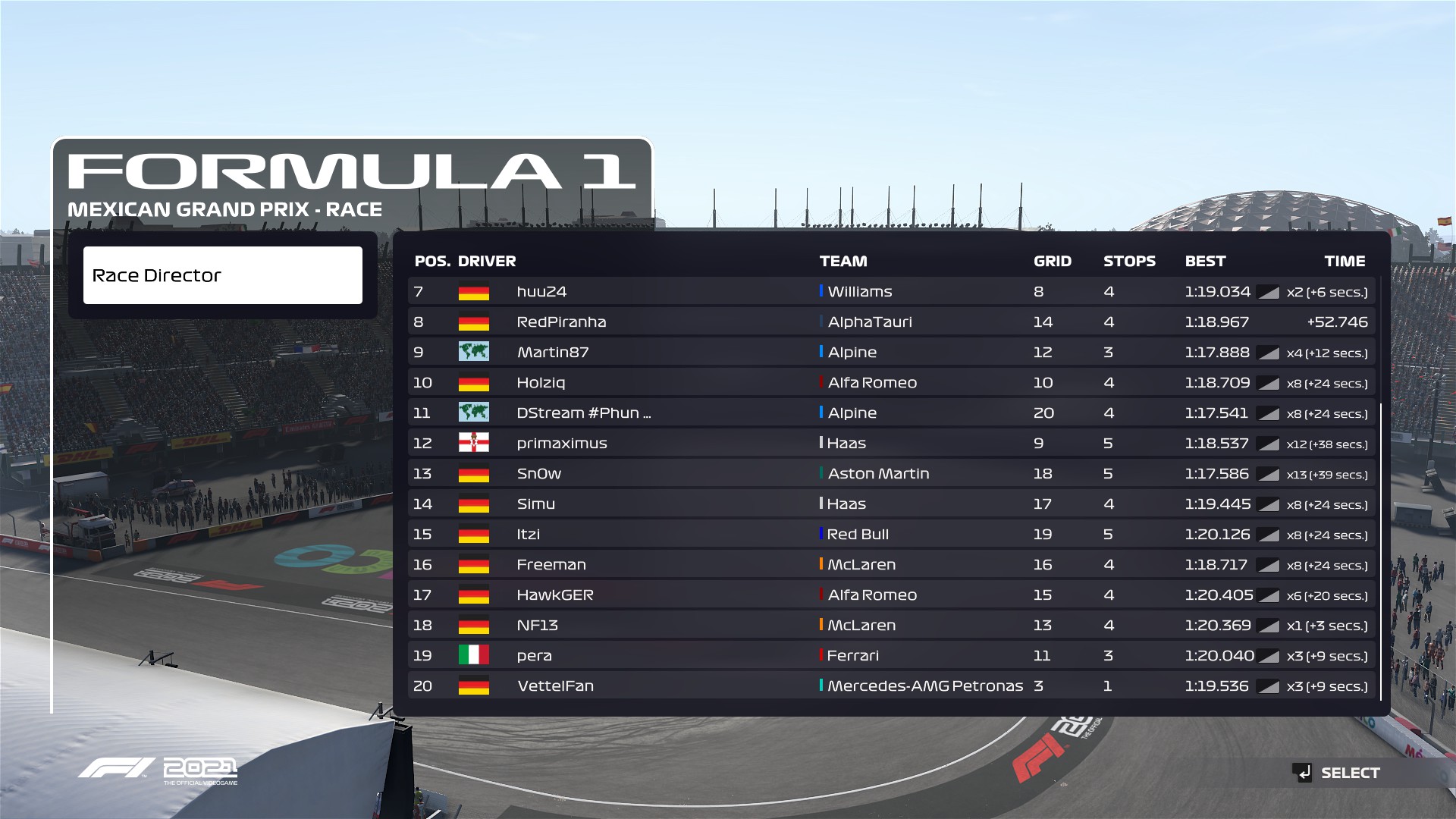
Task: Open the Race Director menu entry
Action: click(222, 275)
